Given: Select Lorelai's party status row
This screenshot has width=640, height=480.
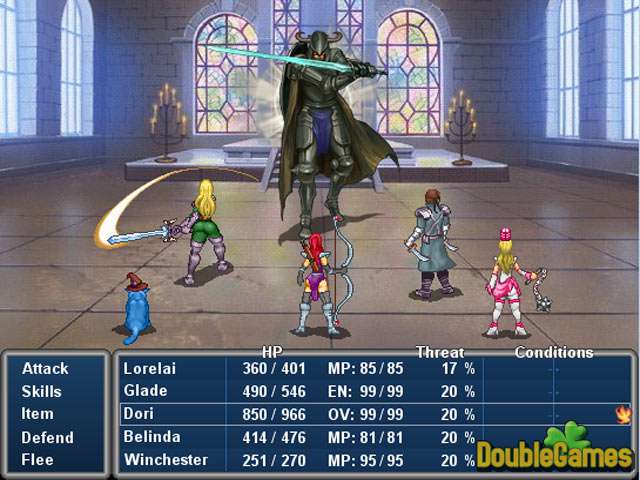Looking at the screenshot, I should click(300, 368).
